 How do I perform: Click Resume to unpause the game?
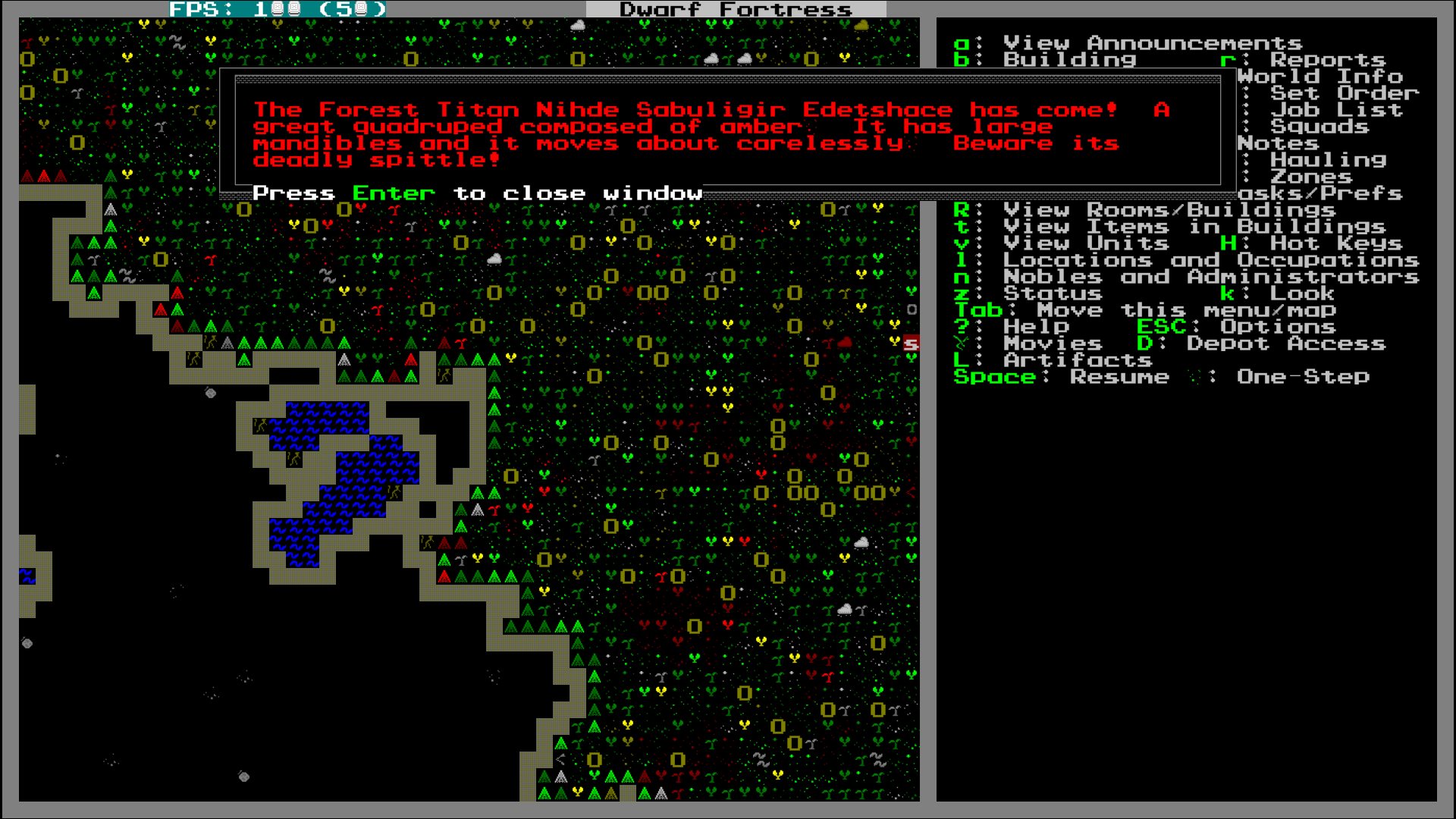1119,377
